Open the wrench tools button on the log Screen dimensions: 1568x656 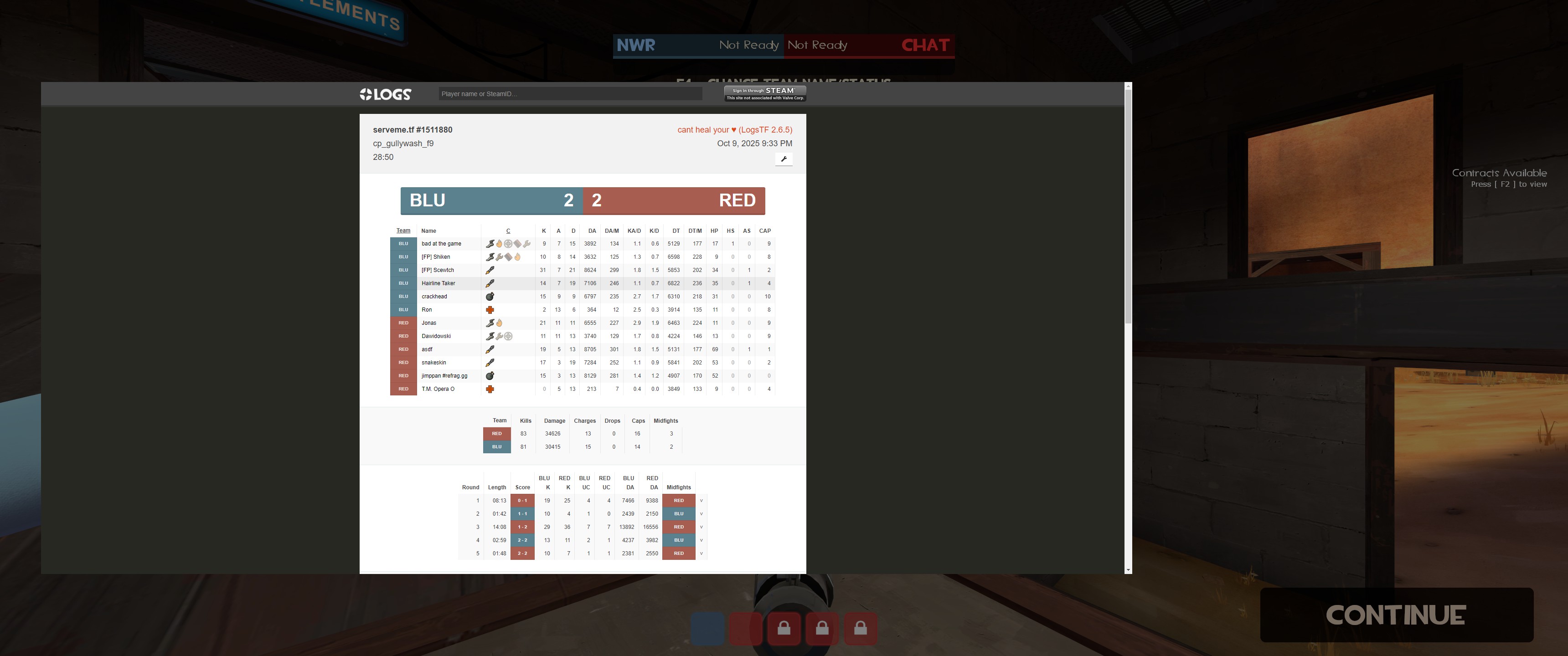coord(784,159)
